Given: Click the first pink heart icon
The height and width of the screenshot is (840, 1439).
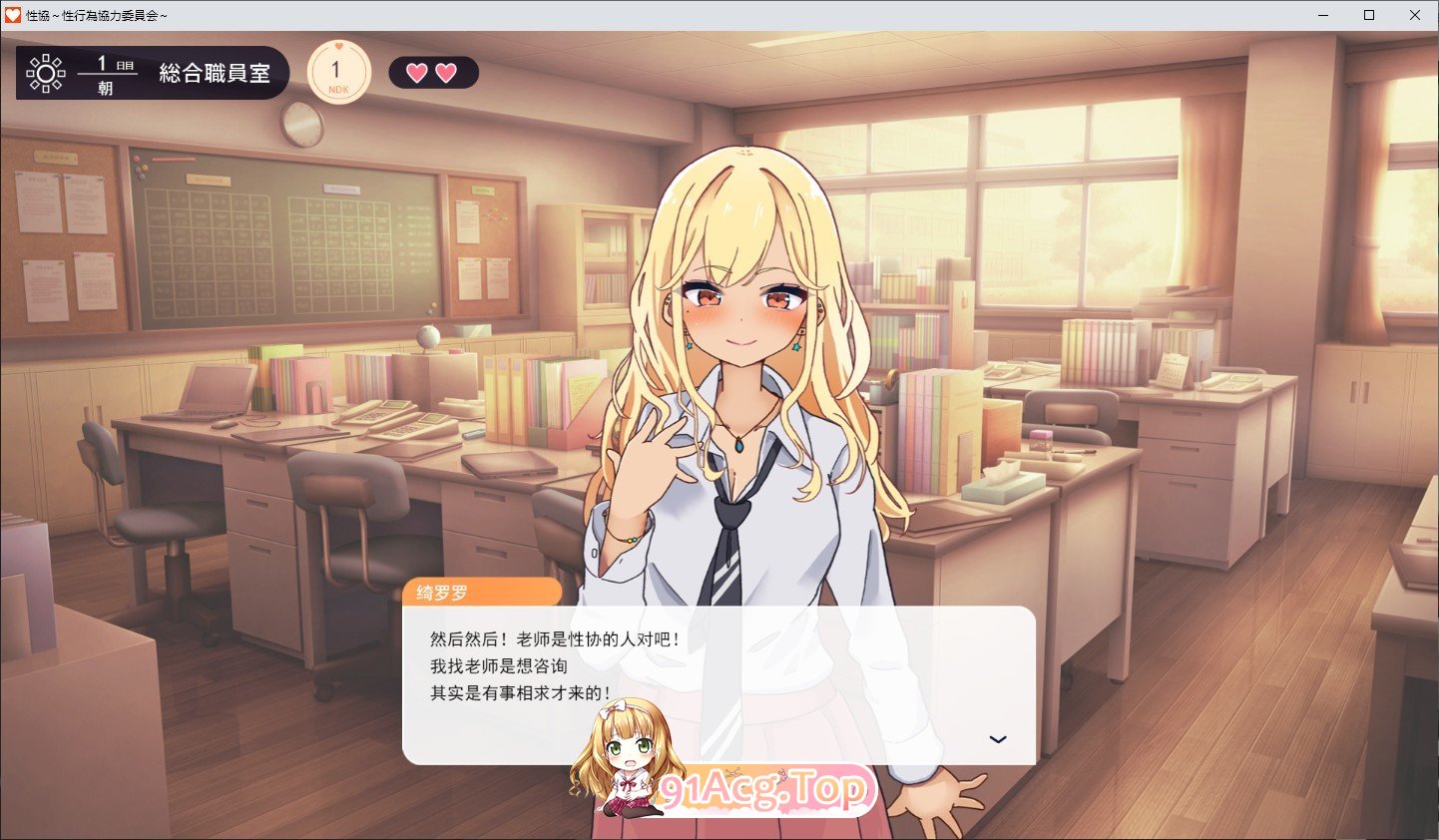Looking at the screenshot, I should tap(417, 71).
